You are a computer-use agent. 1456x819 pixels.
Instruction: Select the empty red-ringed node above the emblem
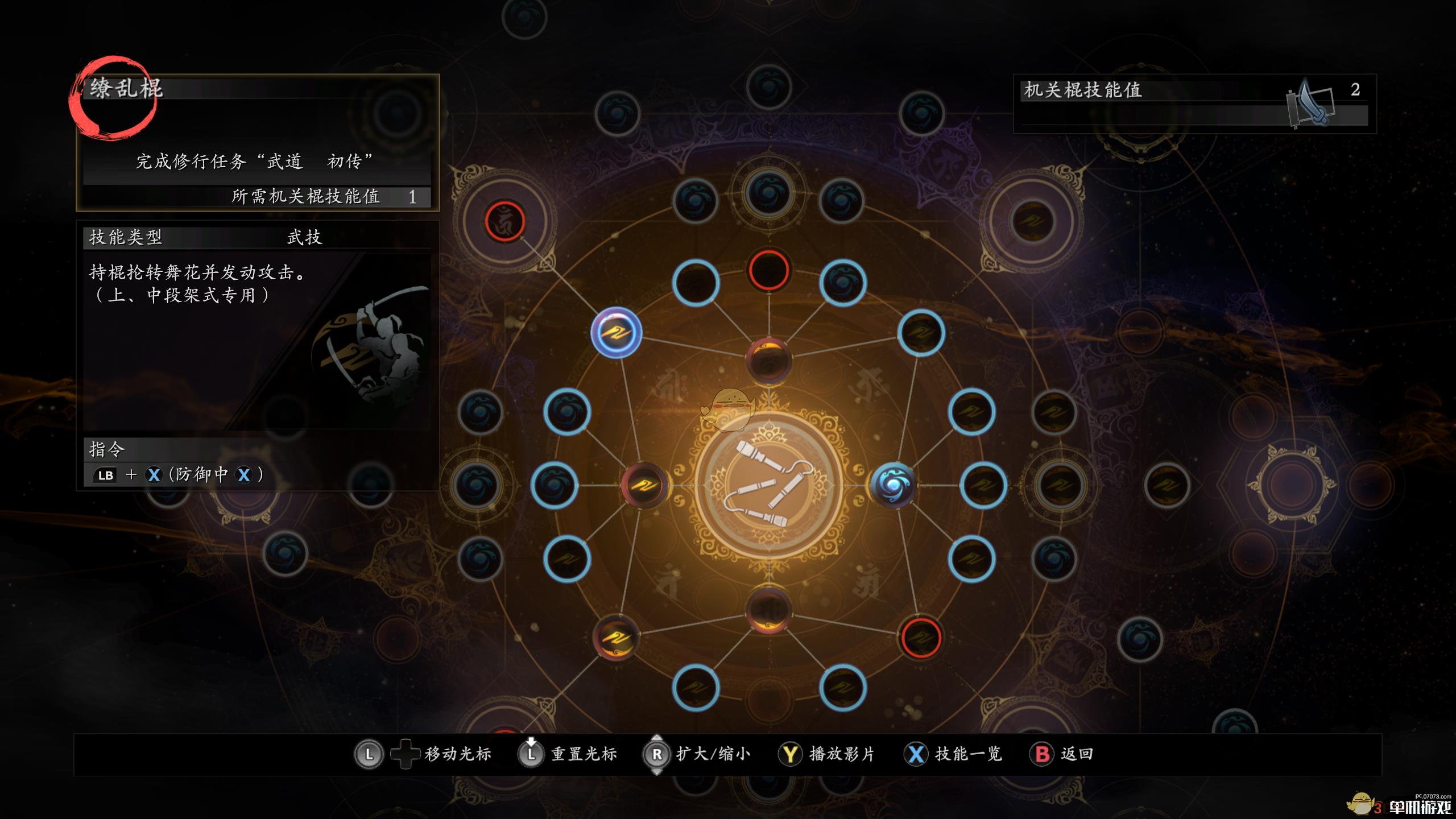point(768,270)
